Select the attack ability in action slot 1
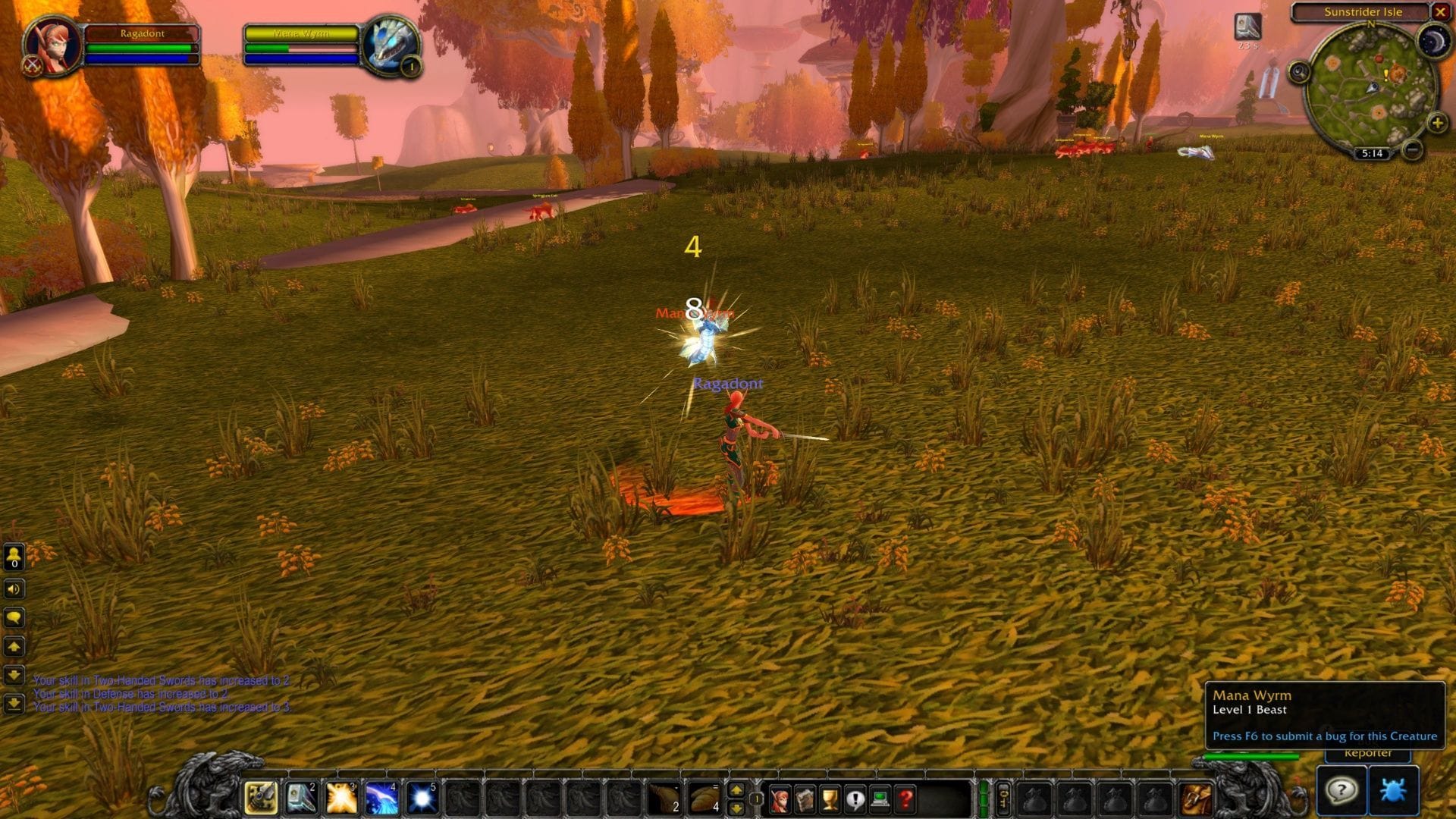Viewport: 1456px width, 819px height. point(259,797)
